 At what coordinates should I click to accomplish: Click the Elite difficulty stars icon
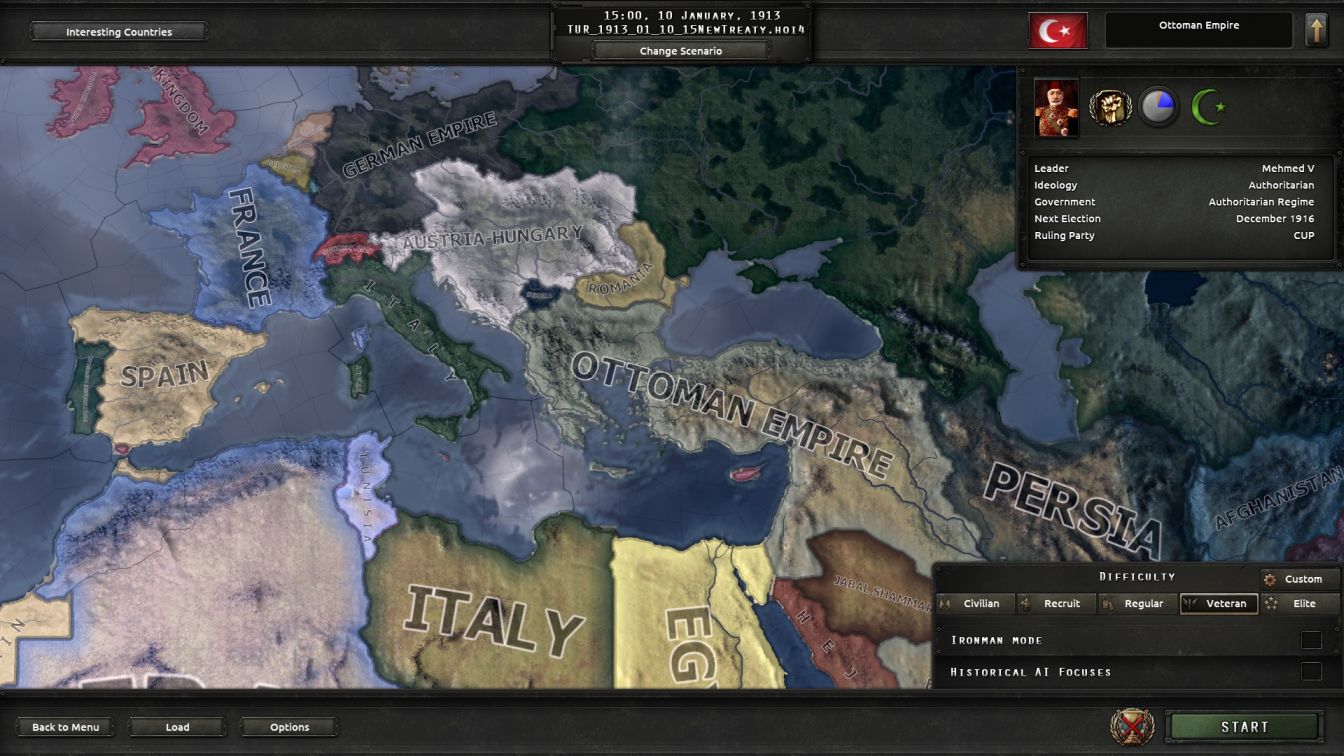click(1273, 603)
